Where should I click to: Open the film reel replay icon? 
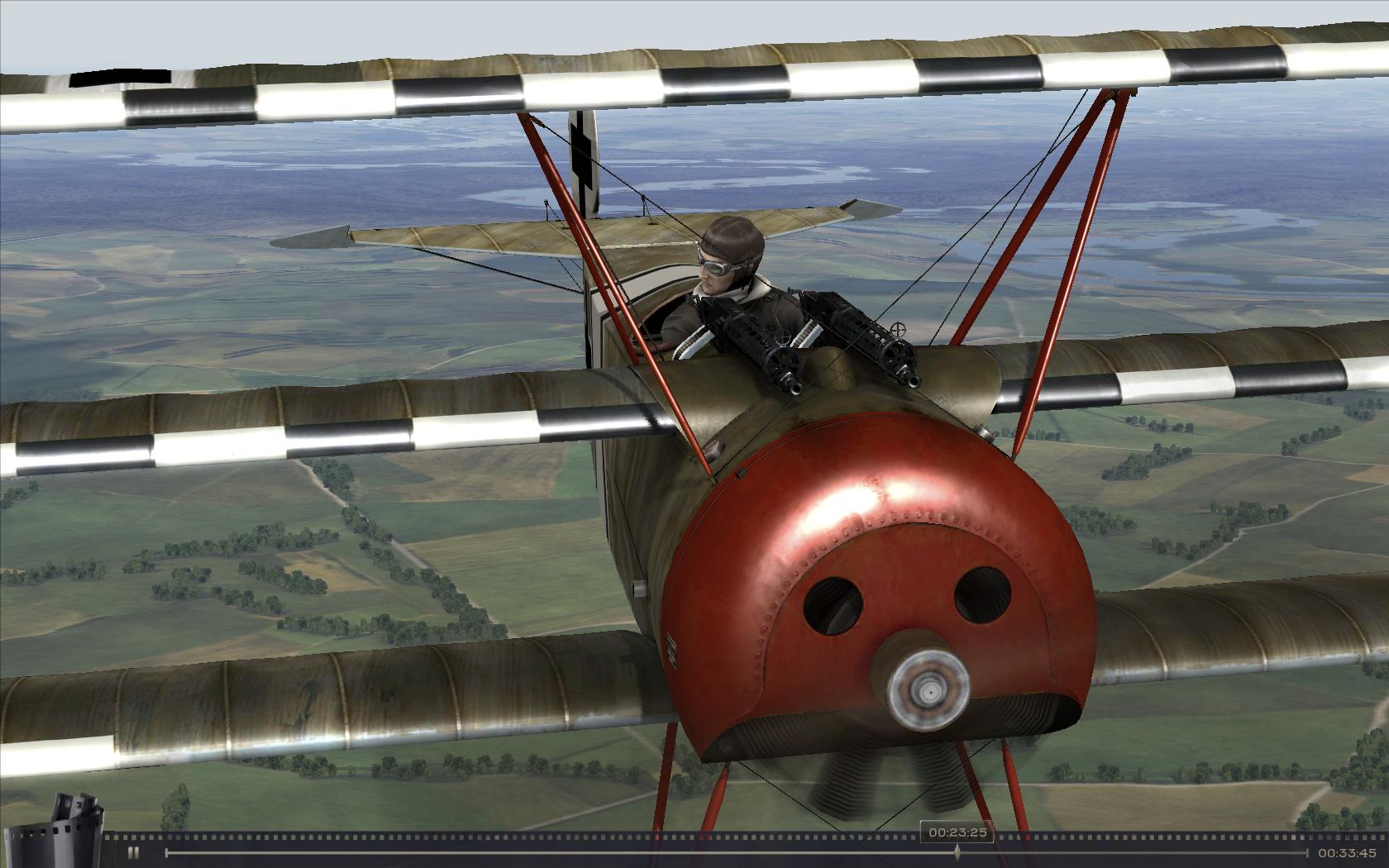pyautogui.click(x=77, y=826)
